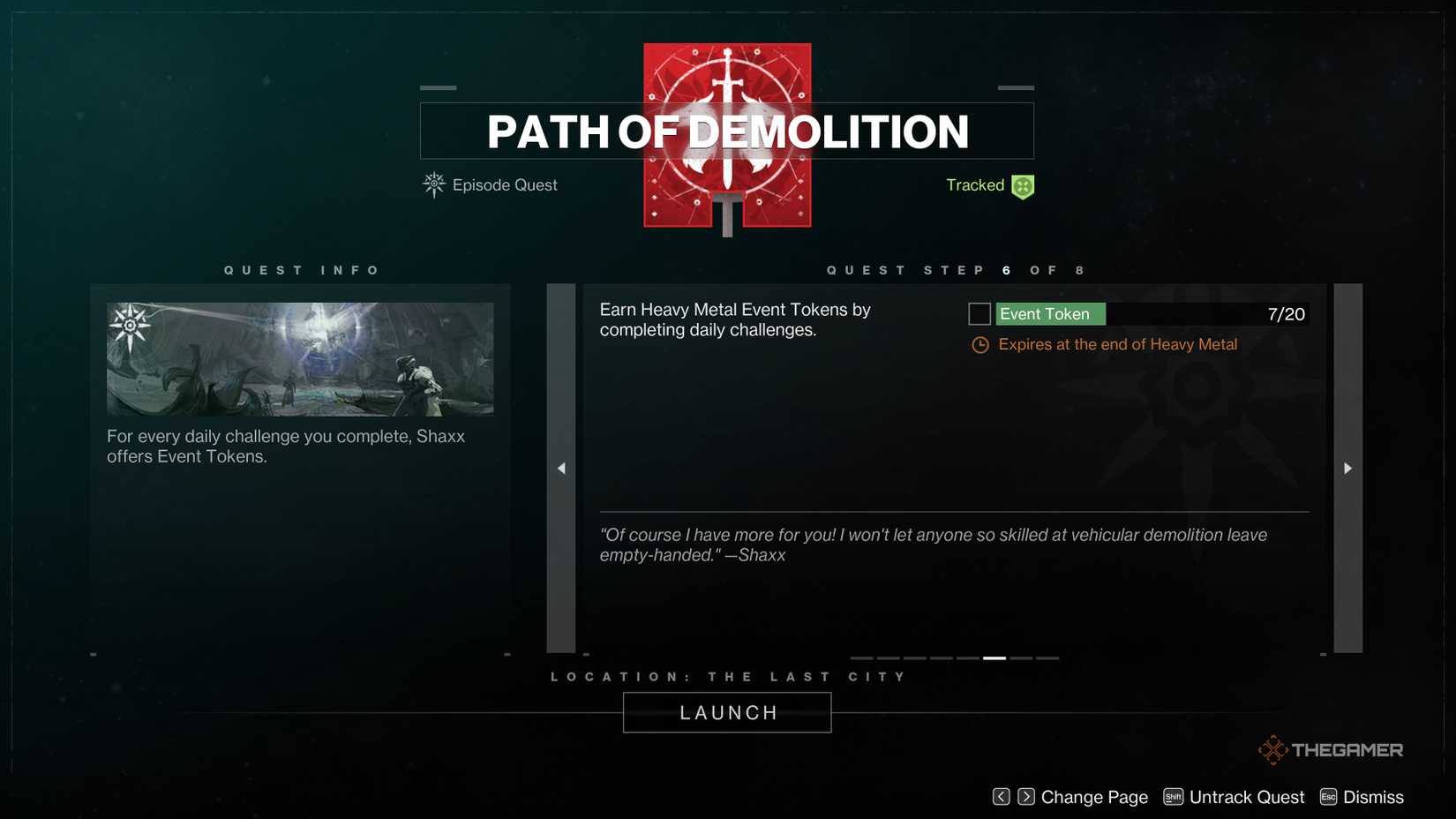Click the Launch button
The width and height of the screenshot is (1456, 819).
click(x=726, y=712)
